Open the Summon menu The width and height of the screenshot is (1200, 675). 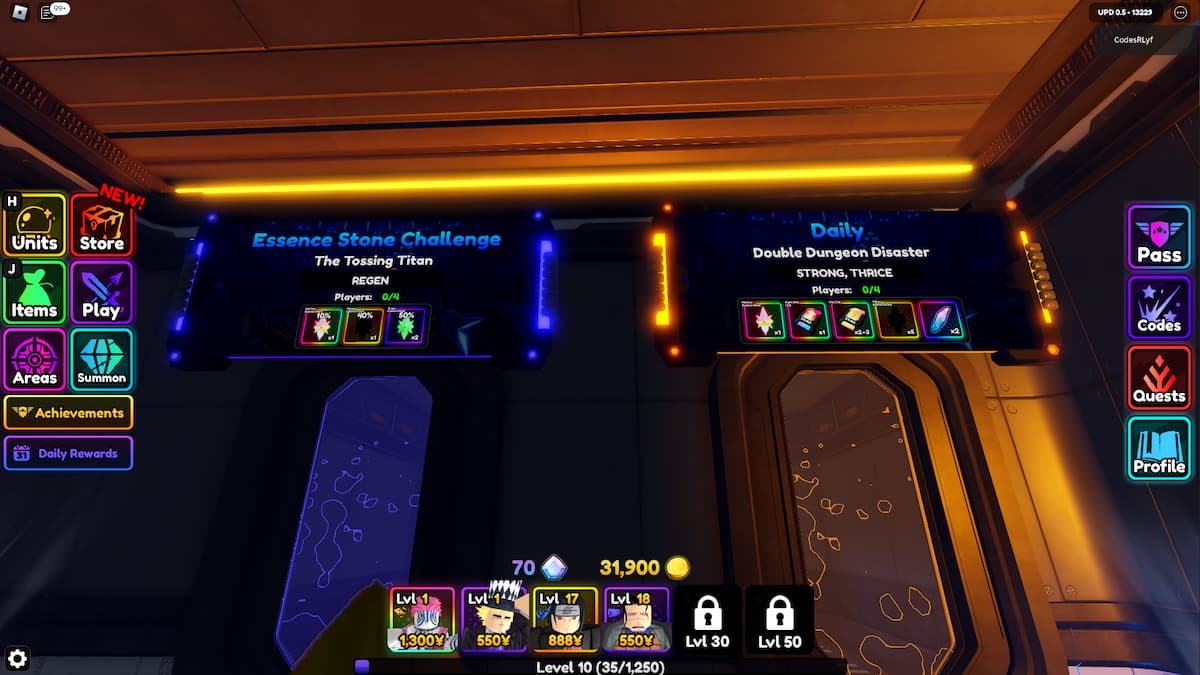102,360
